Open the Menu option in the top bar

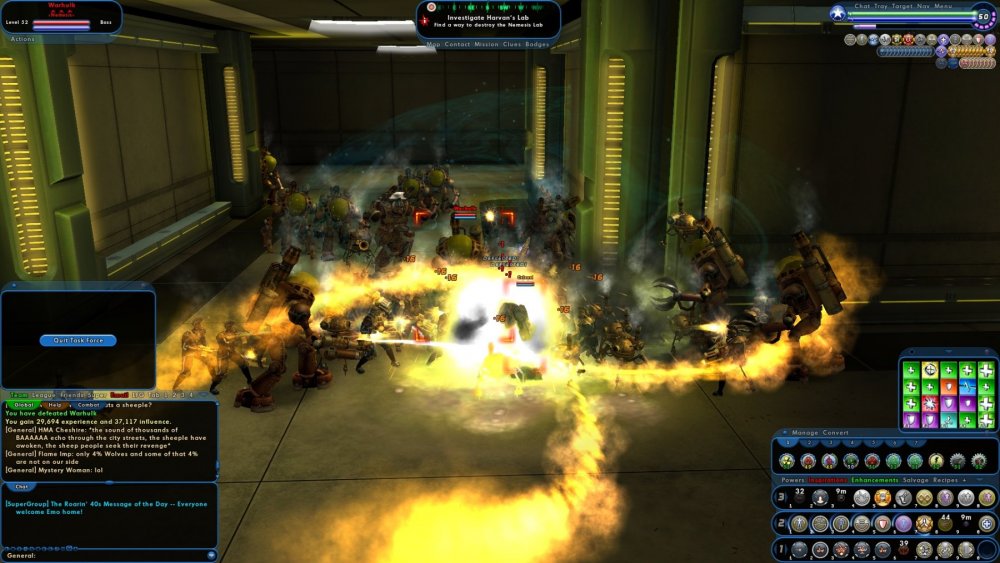pyautogui.click(x=944, y=6)
